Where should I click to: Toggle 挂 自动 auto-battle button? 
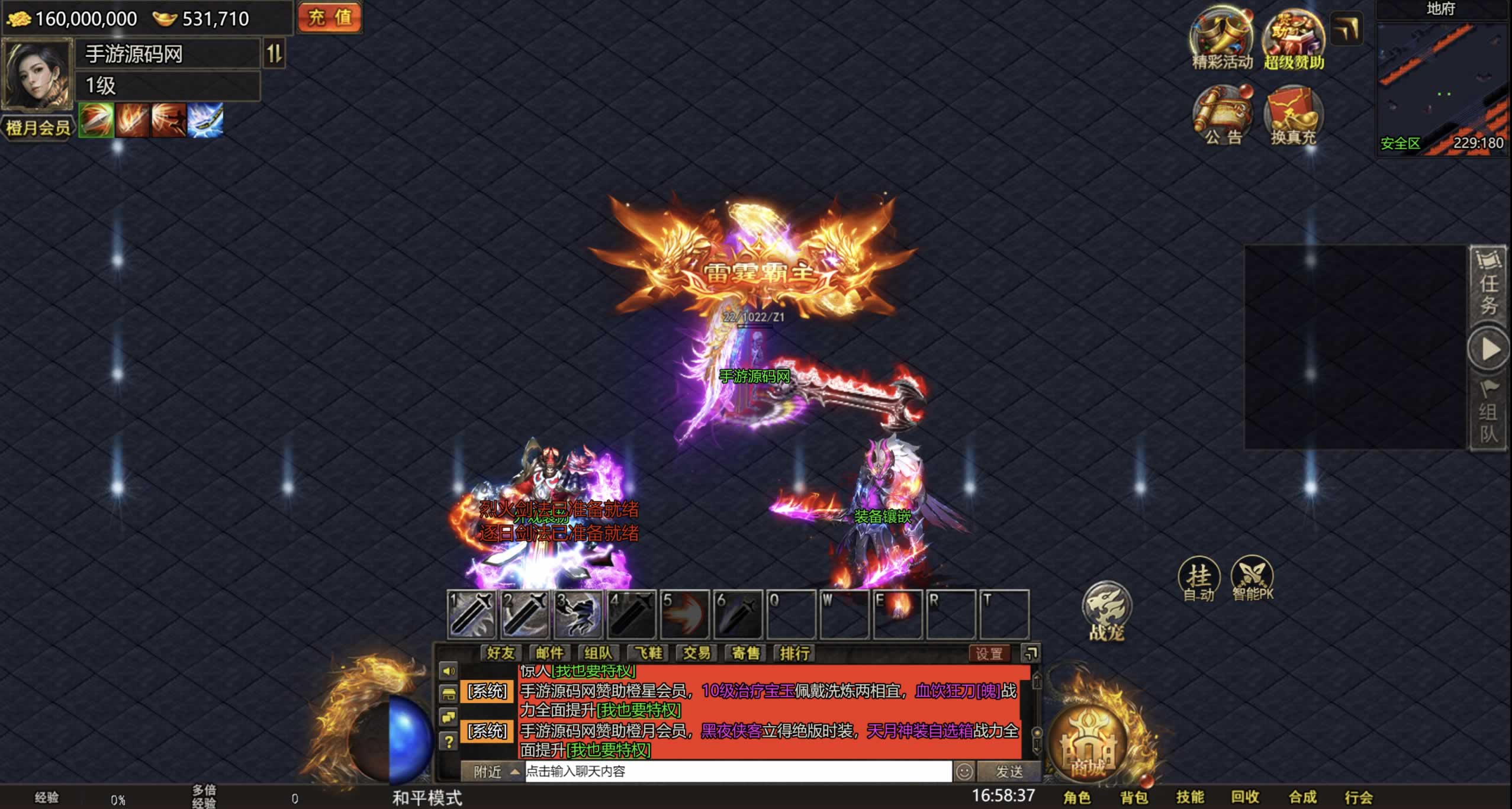[1199, 579]
